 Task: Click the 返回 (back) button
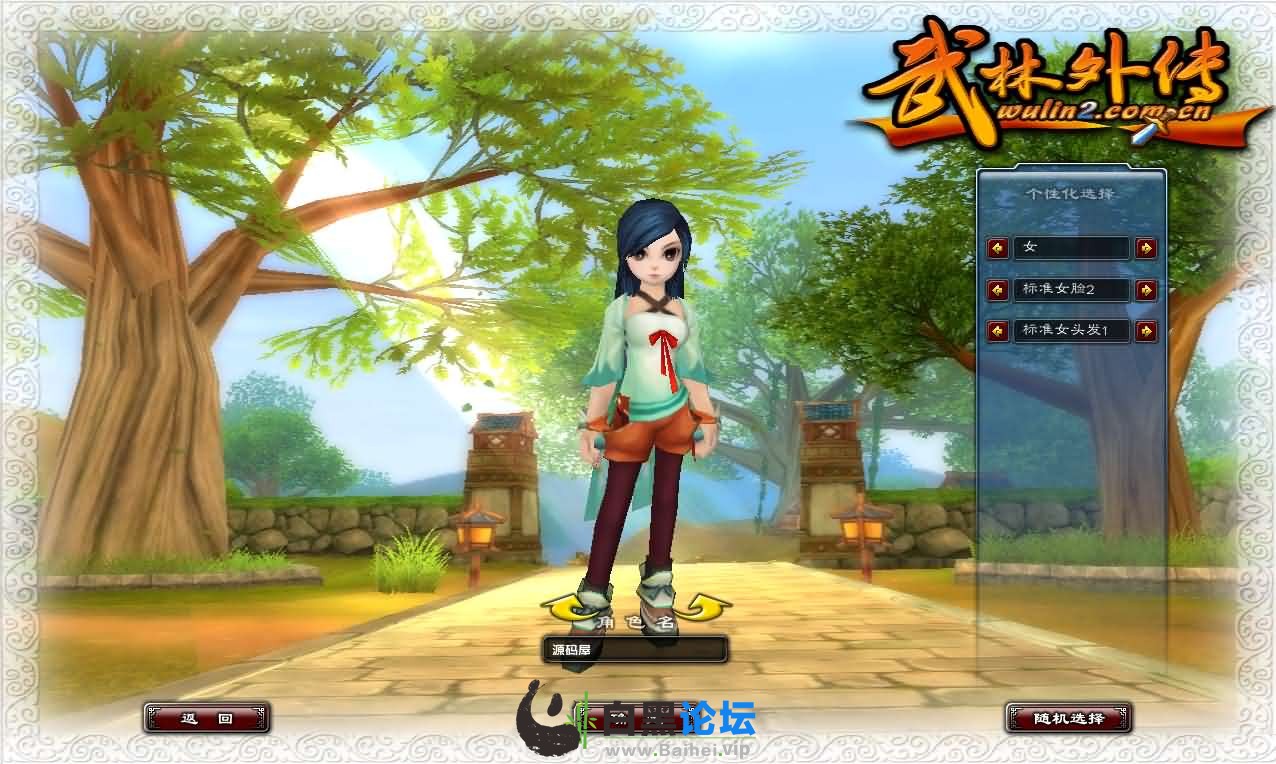[x=206, y=717]
